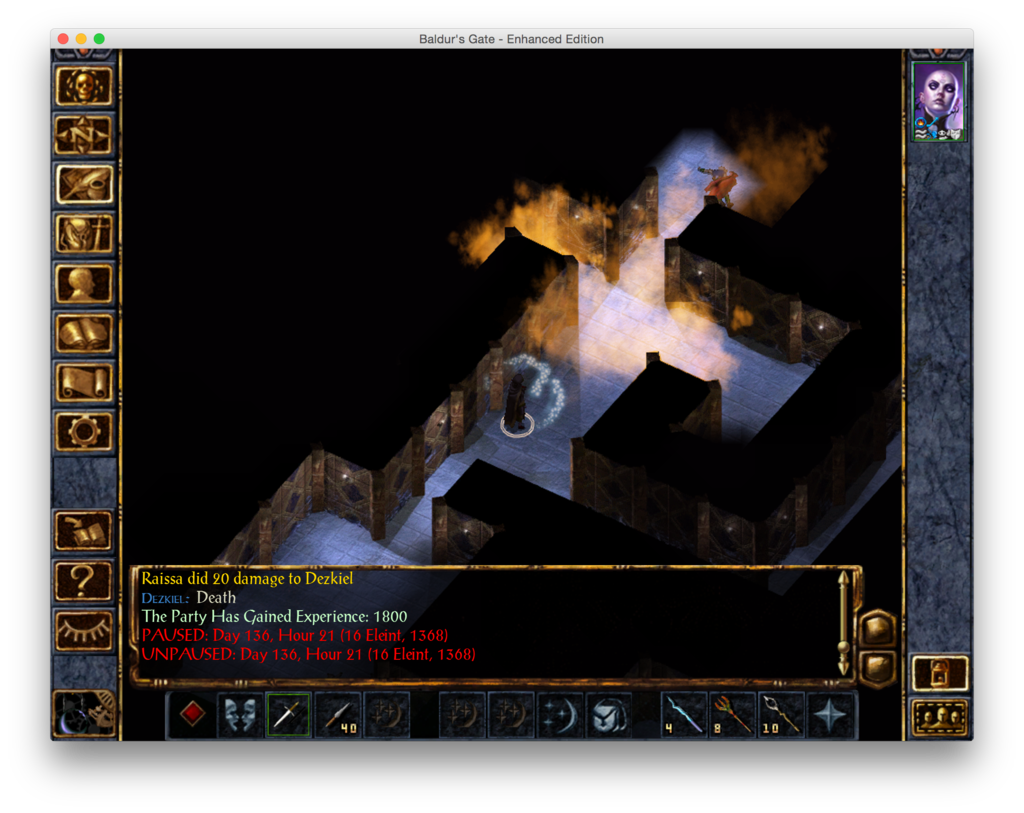The width and height of the screenshot is (1024, 813).
Task: Open the options gear menu
Action: coord(84,431)
